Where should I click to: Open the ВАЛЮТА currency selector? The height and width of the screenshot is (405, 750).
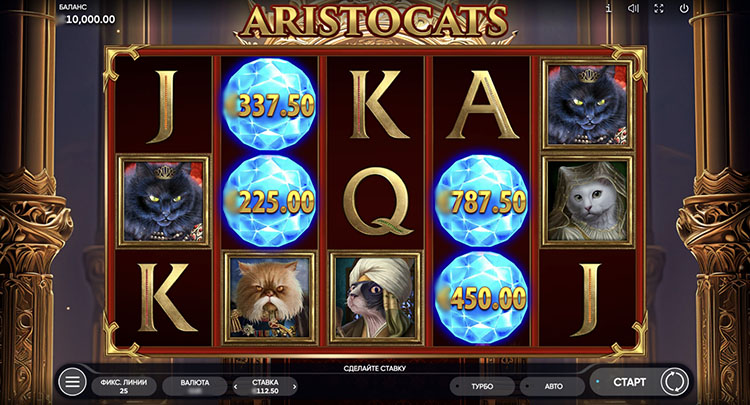(195, 385)
